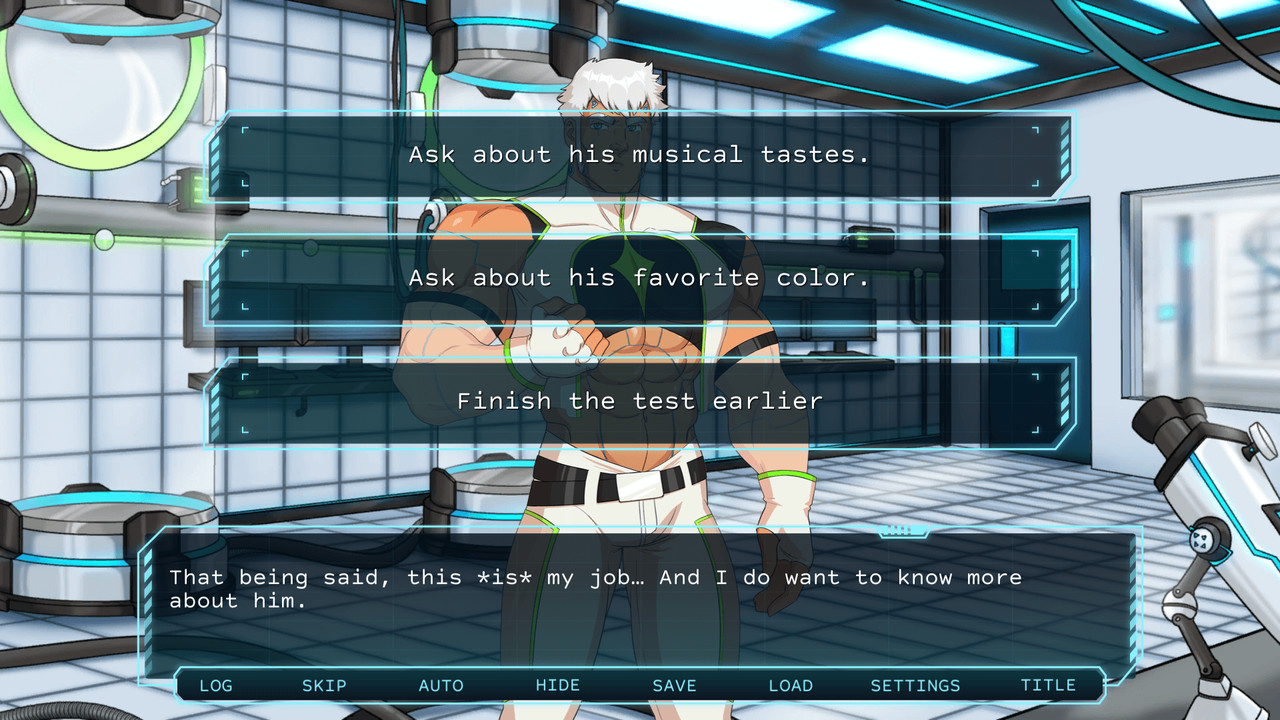Return to the TITLE screen

pos(1049,686)
